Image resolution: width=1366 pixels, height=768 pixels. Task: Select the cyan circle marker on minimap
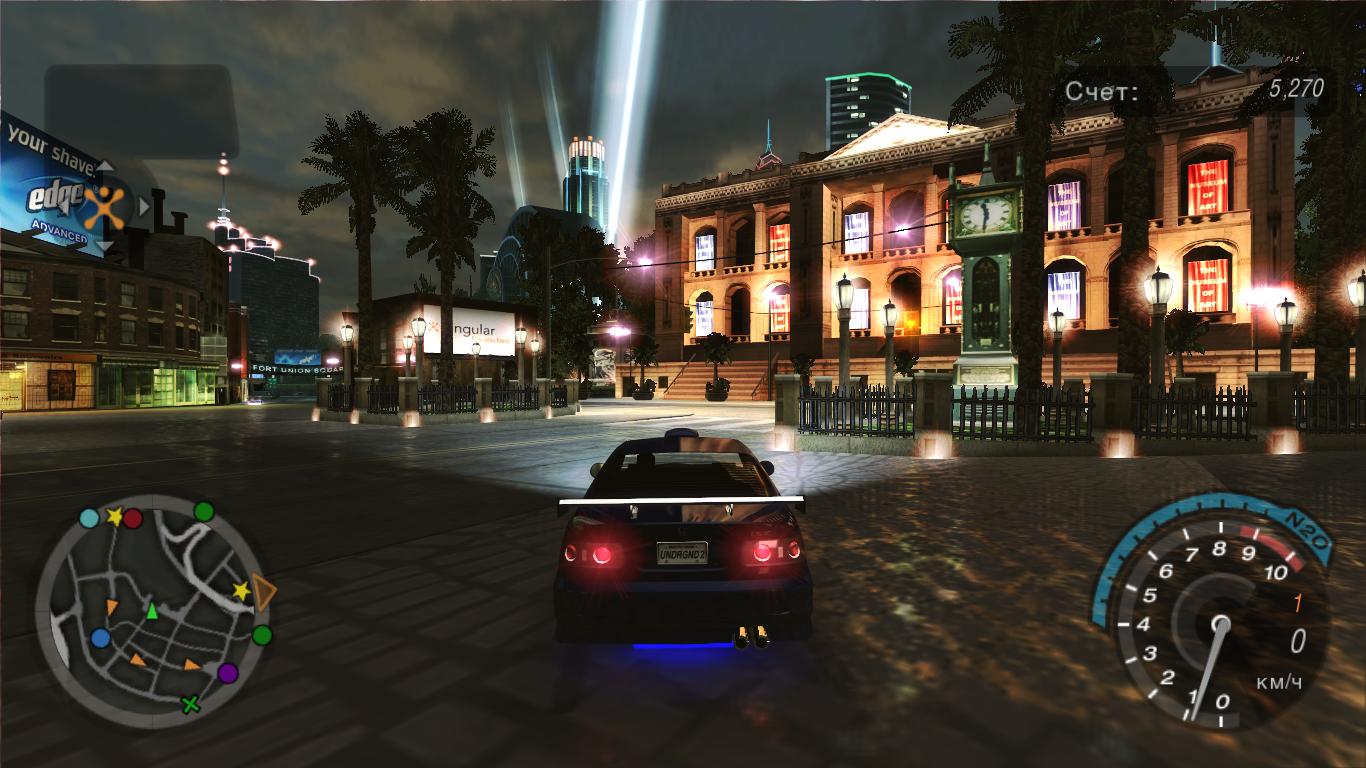[x=89, y=518]
